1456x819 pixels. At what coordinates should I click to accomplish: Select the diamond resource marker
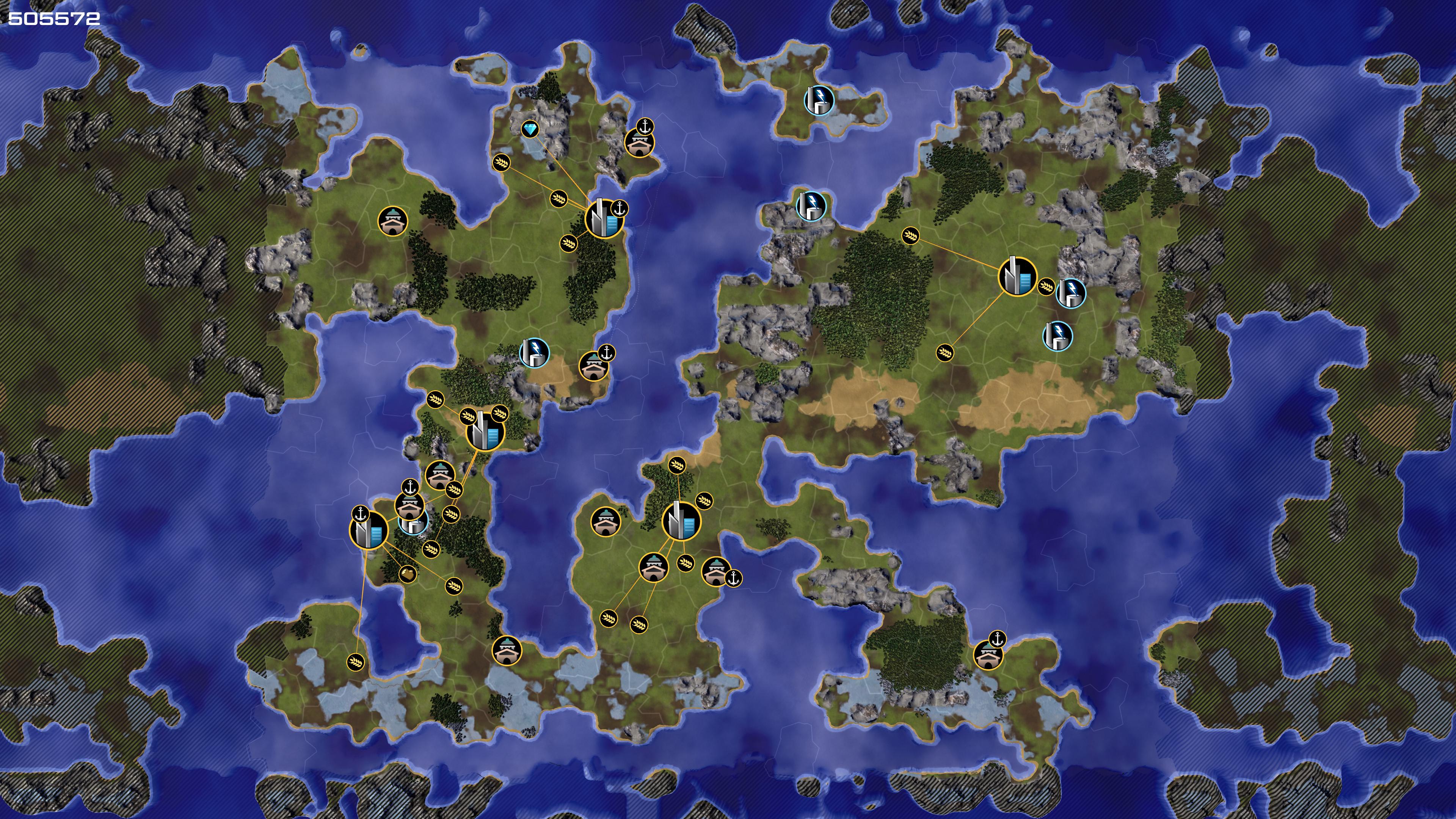click(530, 129)
